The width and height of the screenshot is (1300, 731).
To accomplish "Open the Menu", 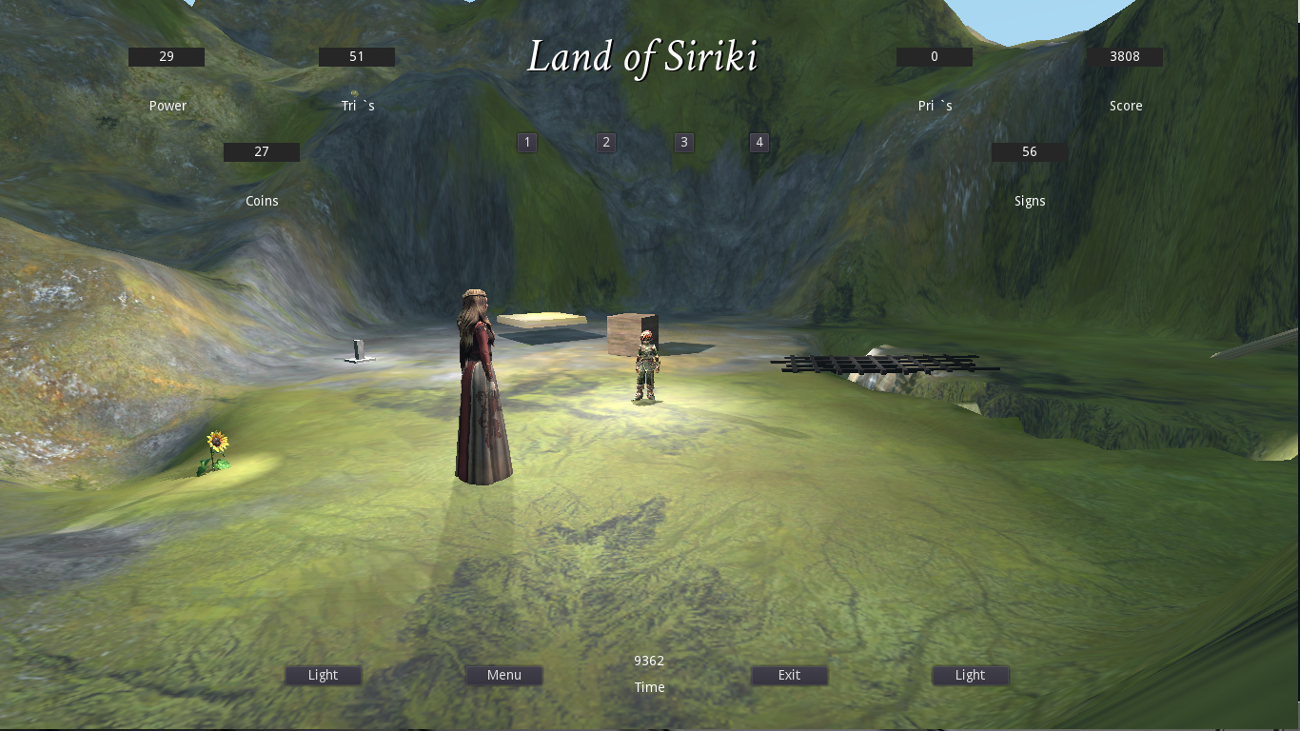I will click(504, 674).
